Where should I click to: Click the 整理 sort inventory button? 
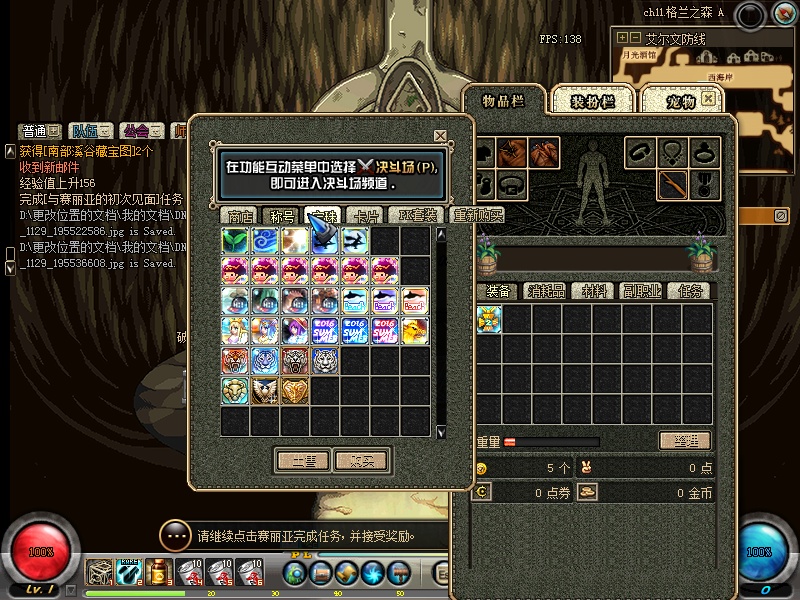[x=685, y=441]
